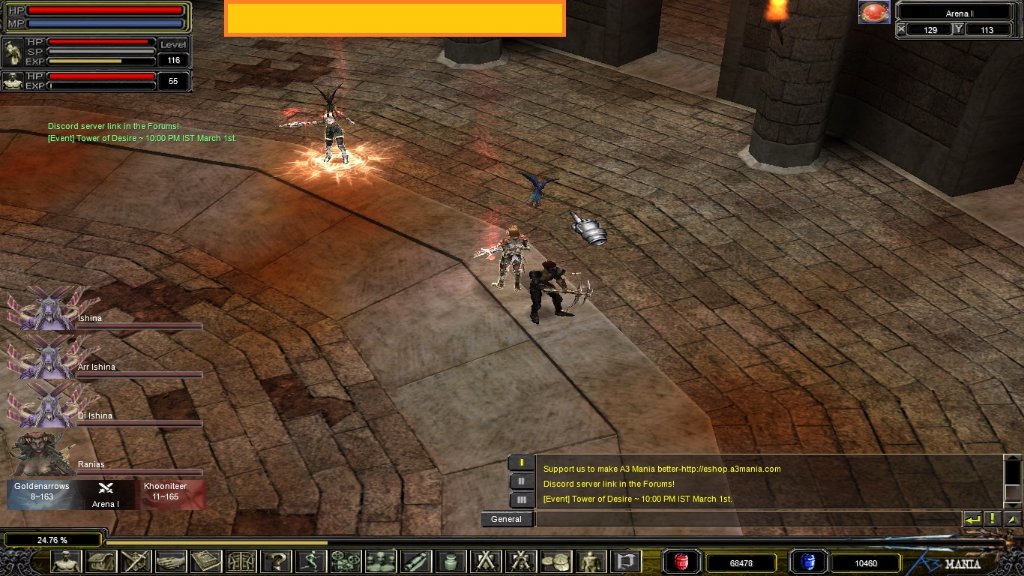
Task: Use the blue MP potion slot
Action: [805, 562]
